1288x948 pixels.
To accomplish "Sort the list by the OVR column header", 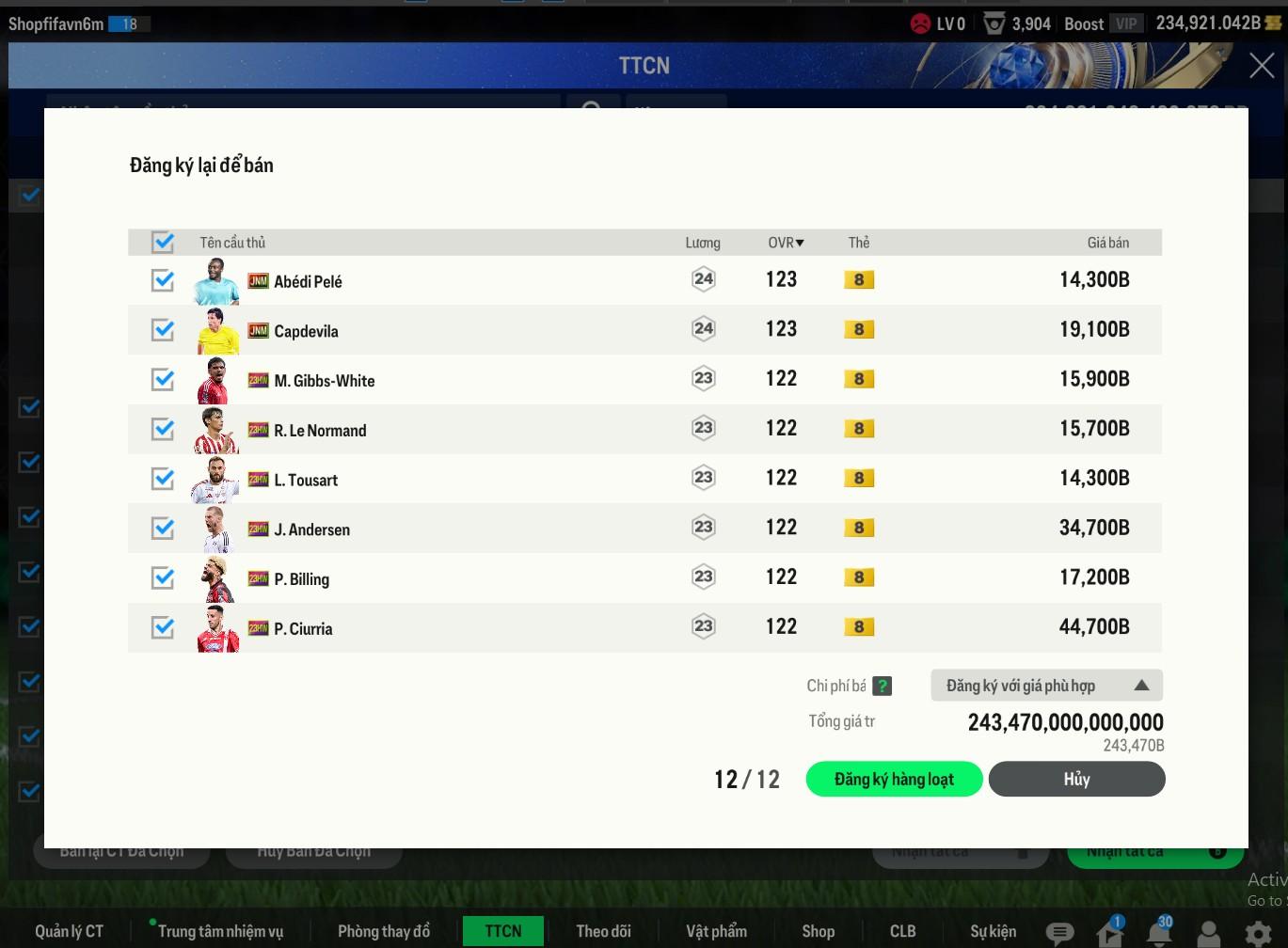I will [786, 243].
